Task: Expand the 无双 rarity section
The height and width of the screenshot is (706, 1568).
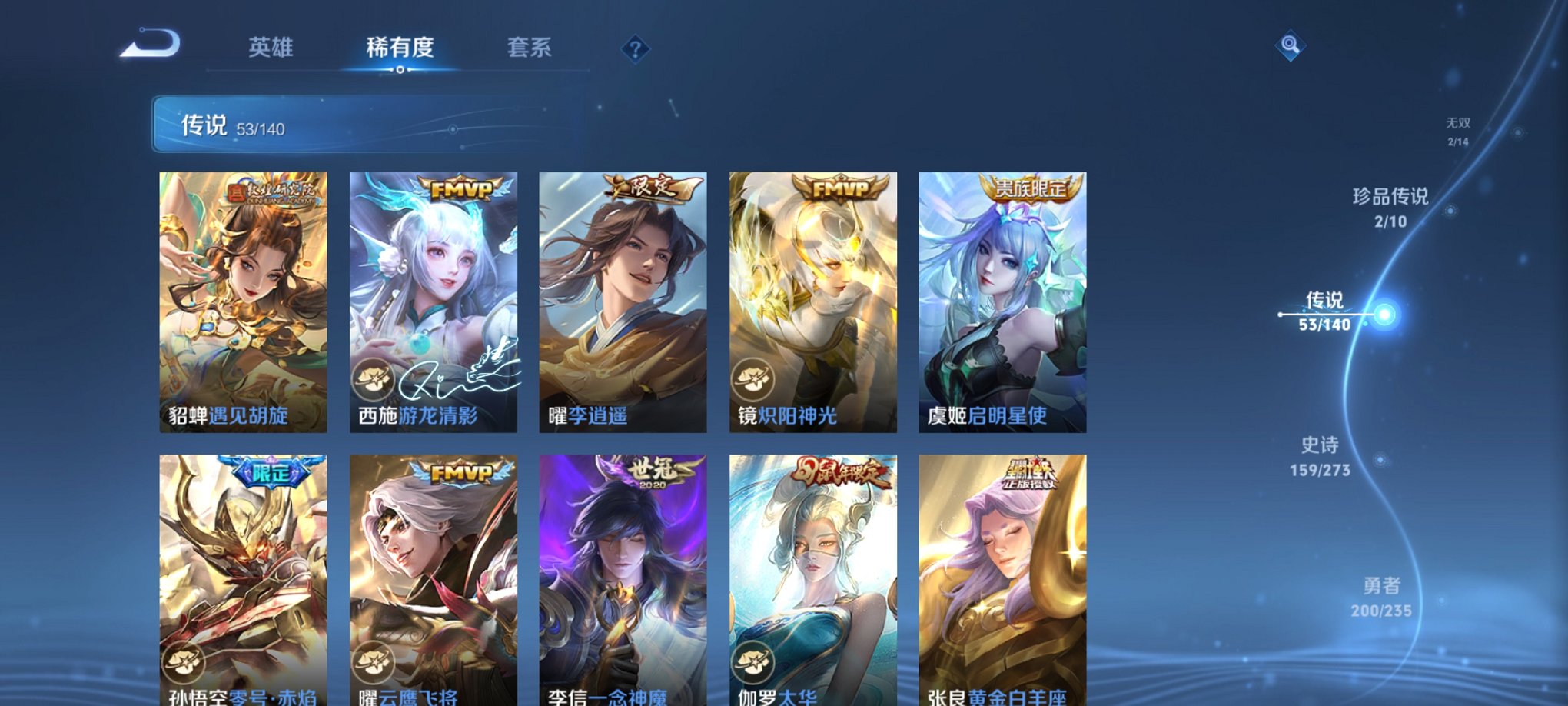Action: (1457, 129)
